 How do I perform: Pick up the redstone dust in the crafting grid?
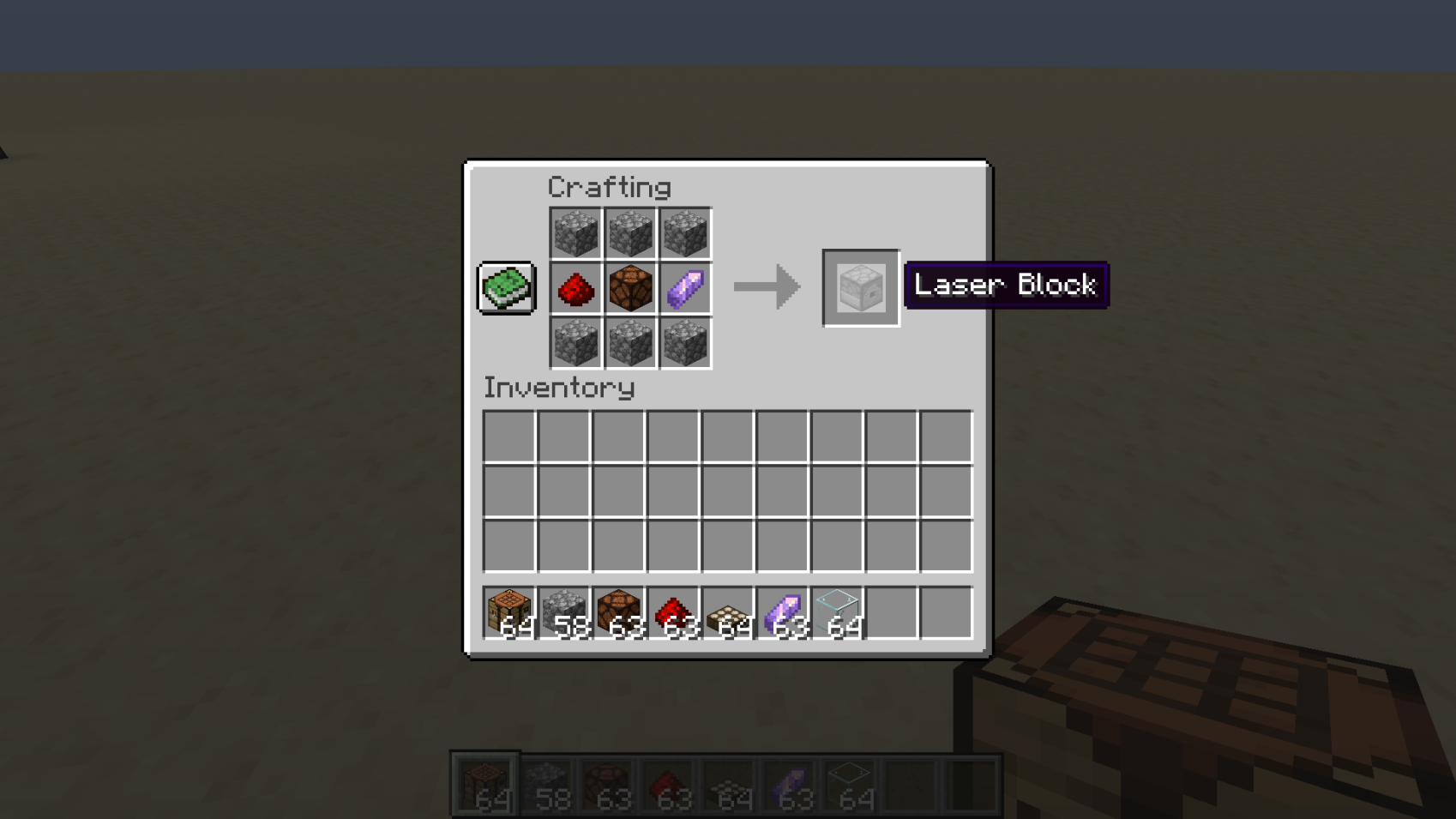pos(575,288)
